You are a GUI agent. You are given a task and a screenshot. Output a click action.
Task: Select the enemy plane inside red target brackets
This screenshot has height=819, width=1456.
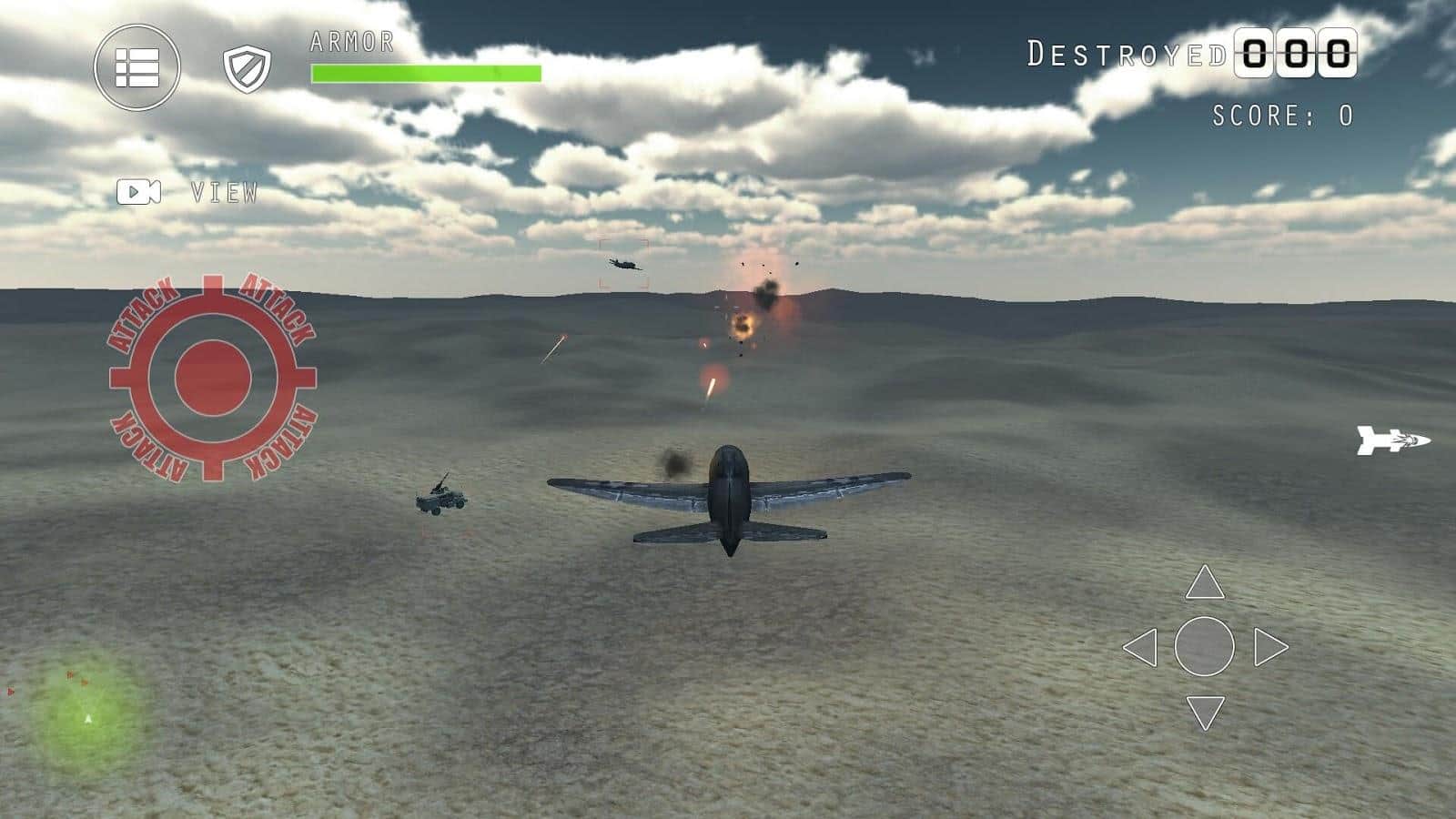pos(624,264)
